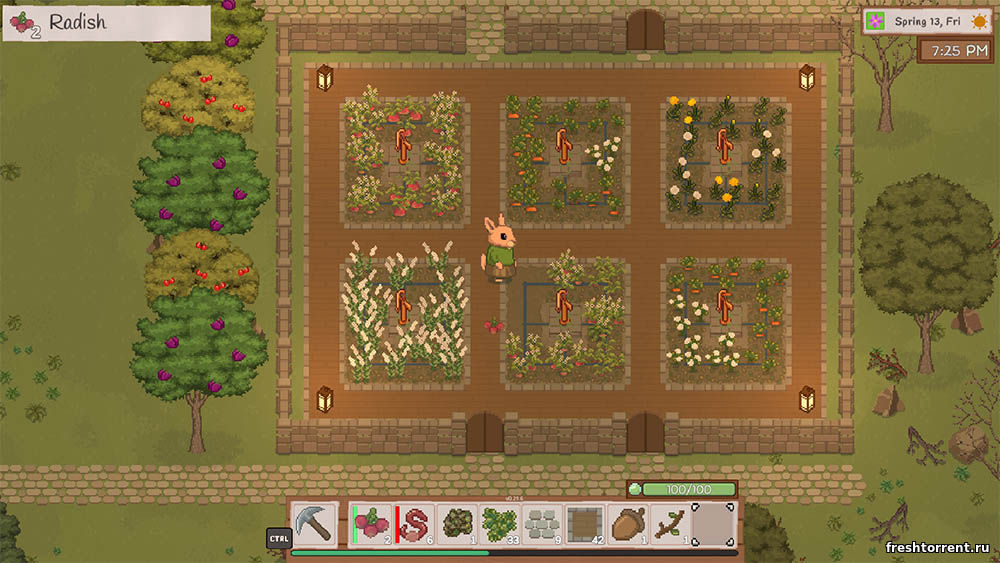
Task: Select the garden plot tile slot
Action: tap(585, 524)
